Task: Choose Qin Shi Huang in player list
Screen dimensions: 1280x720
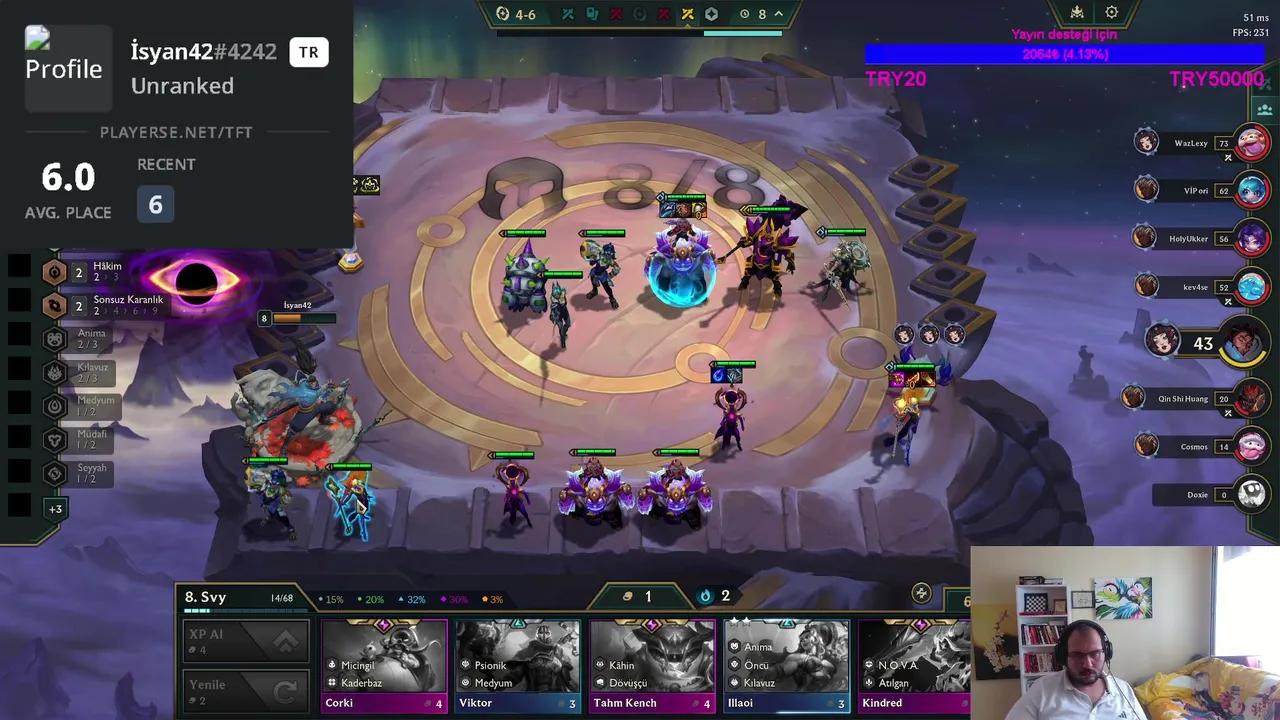Action: [1252, 399]
